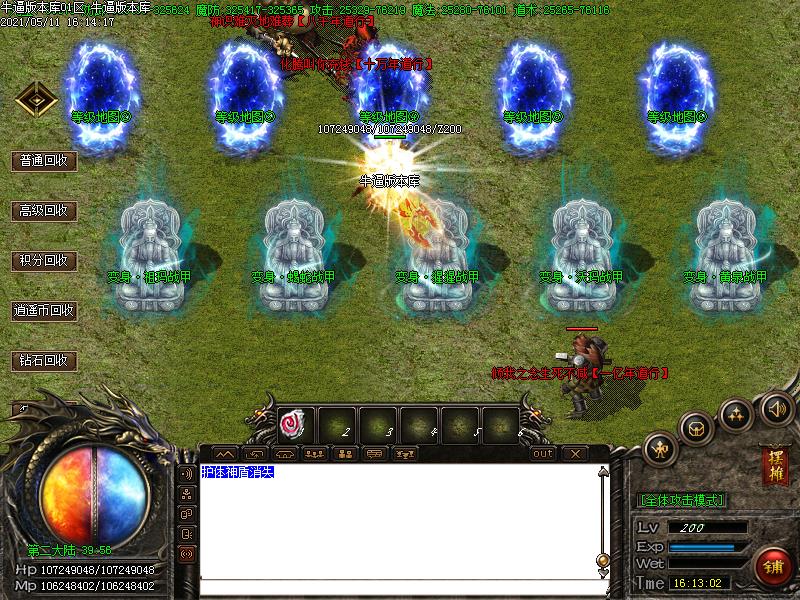The width and height of the screenshot is (800, 600).
Task: Use the red swirl item in hotbar slot 1
Action: click(294, 425)
